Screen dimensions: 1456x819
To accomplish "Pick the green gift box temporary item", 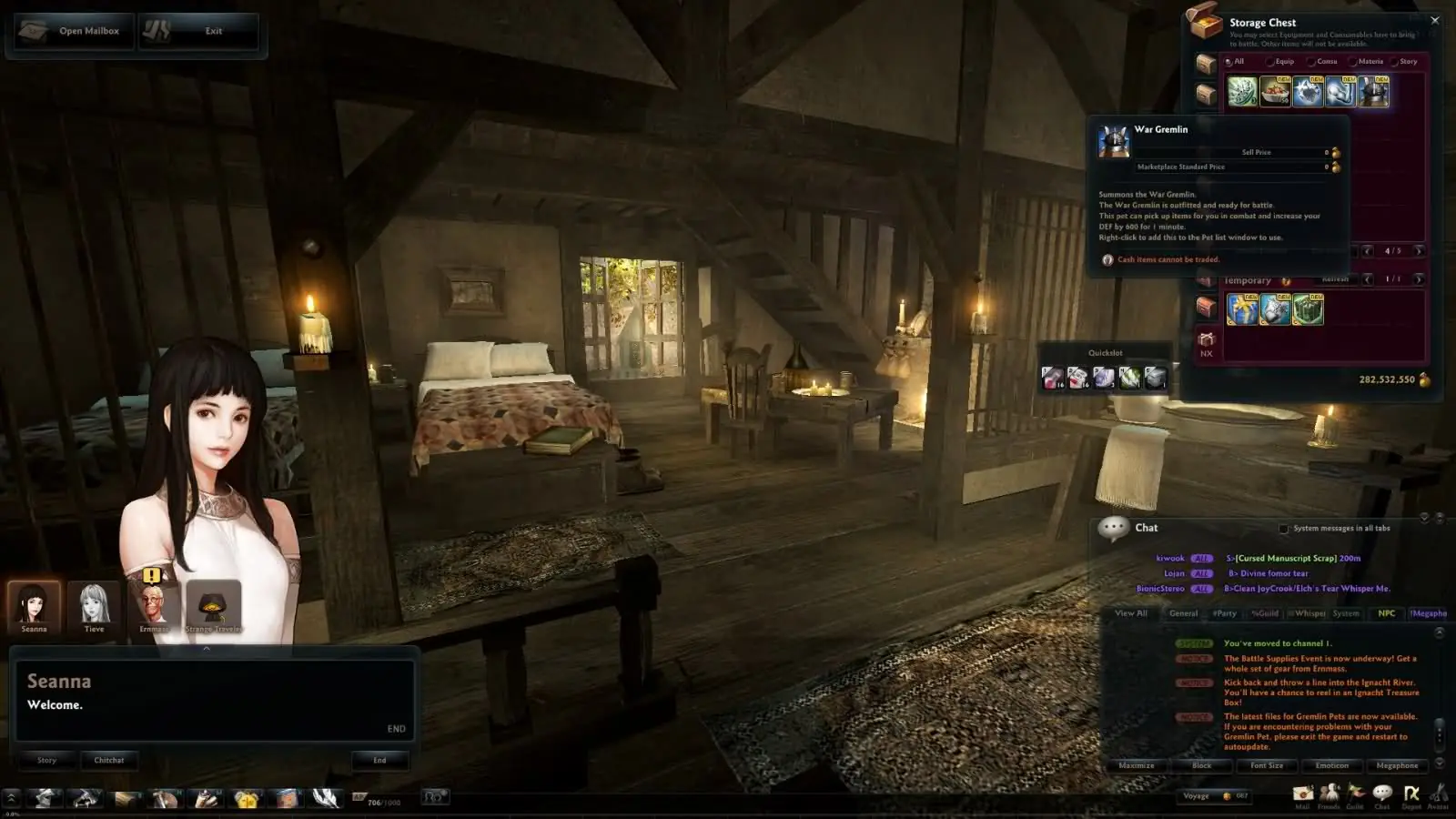I will pos(1308,309).
